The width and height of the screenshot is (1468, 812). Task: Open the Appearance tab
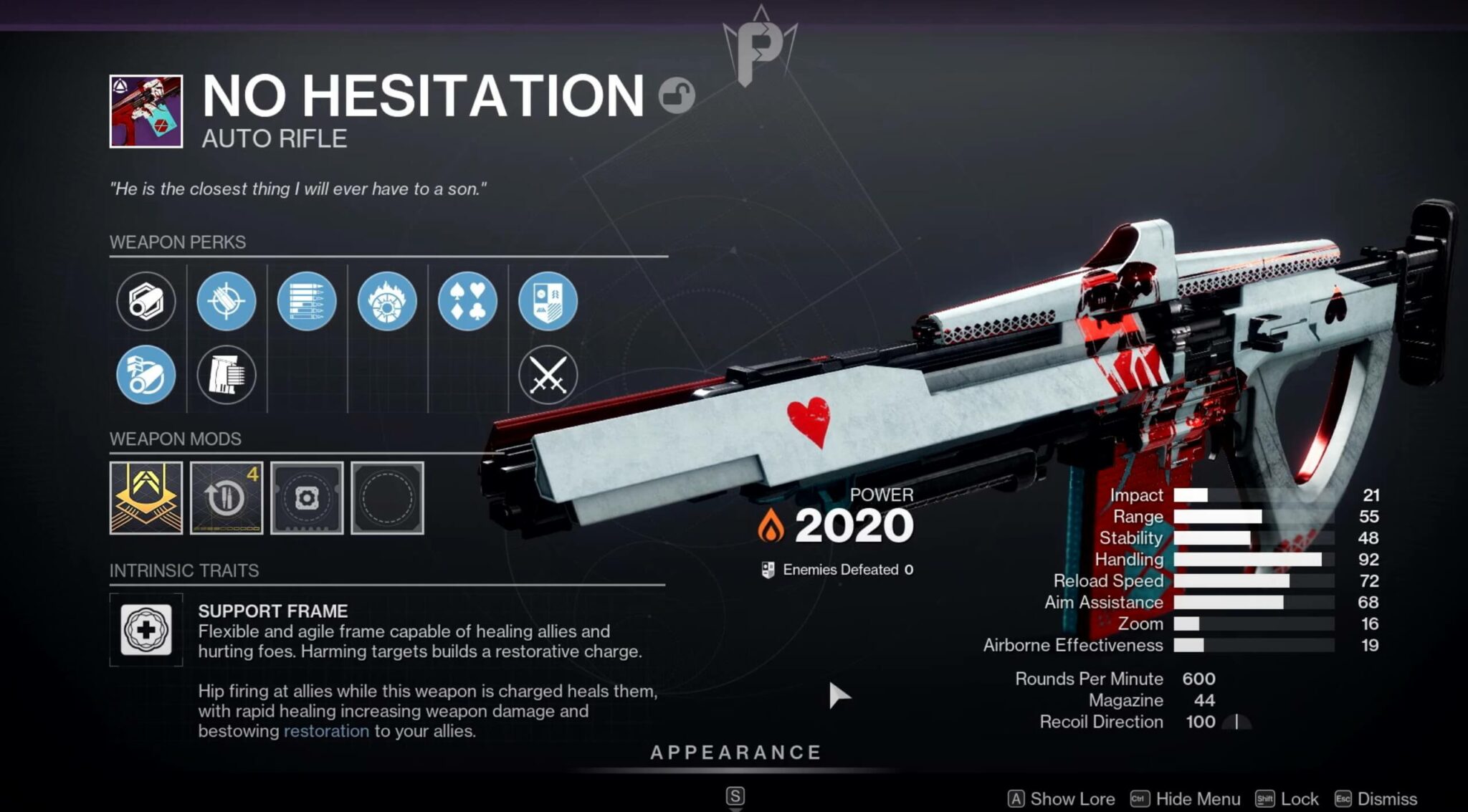click(734, 753)
